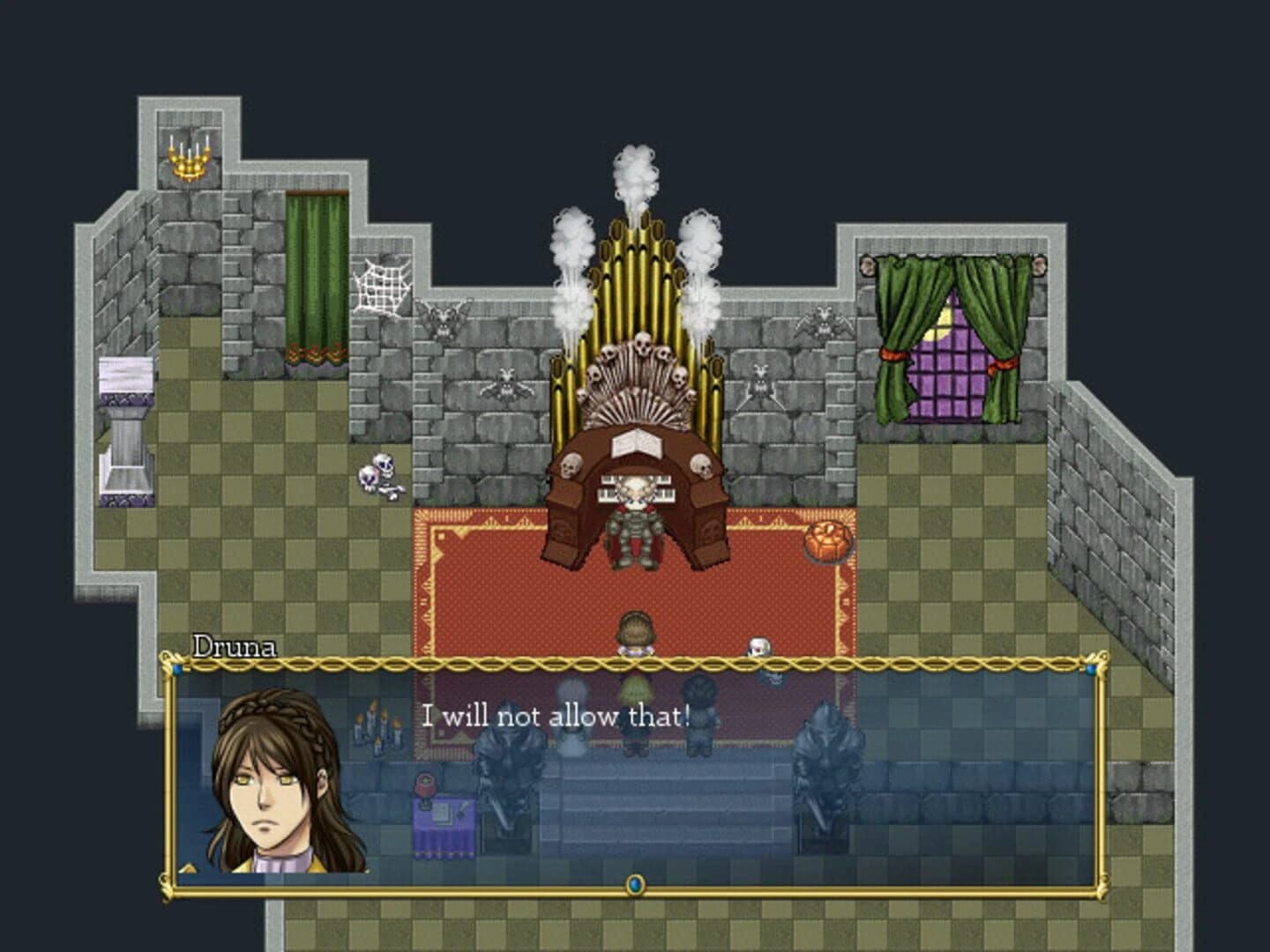Select the carved pumpkin beside the organ
This screenshot has height=952, width=1270.
point(827,538)
